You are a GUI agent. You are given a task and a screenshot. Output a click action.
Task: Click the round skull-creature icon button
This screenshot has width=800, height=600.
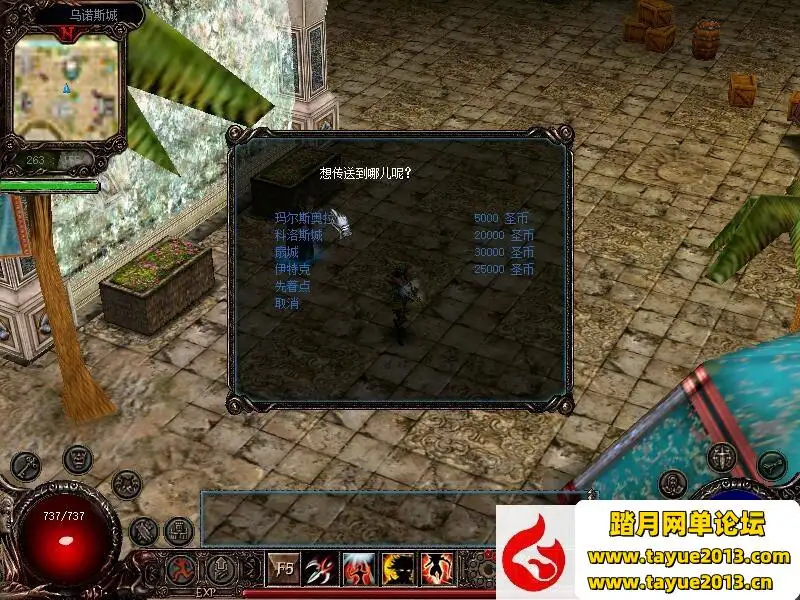(x=126, y=485)
